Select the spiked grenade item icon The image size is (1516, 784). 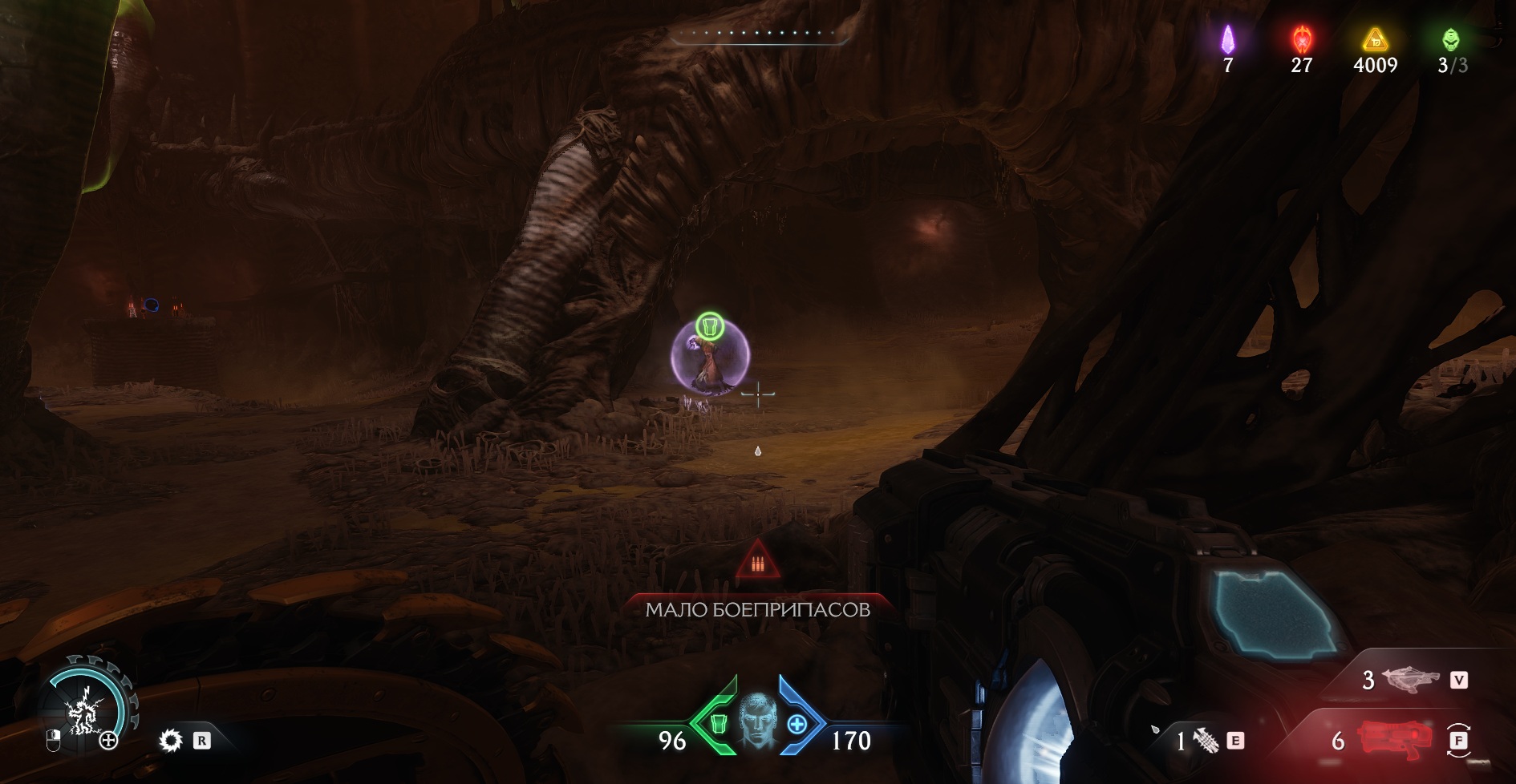click(x=1206, y=740)
